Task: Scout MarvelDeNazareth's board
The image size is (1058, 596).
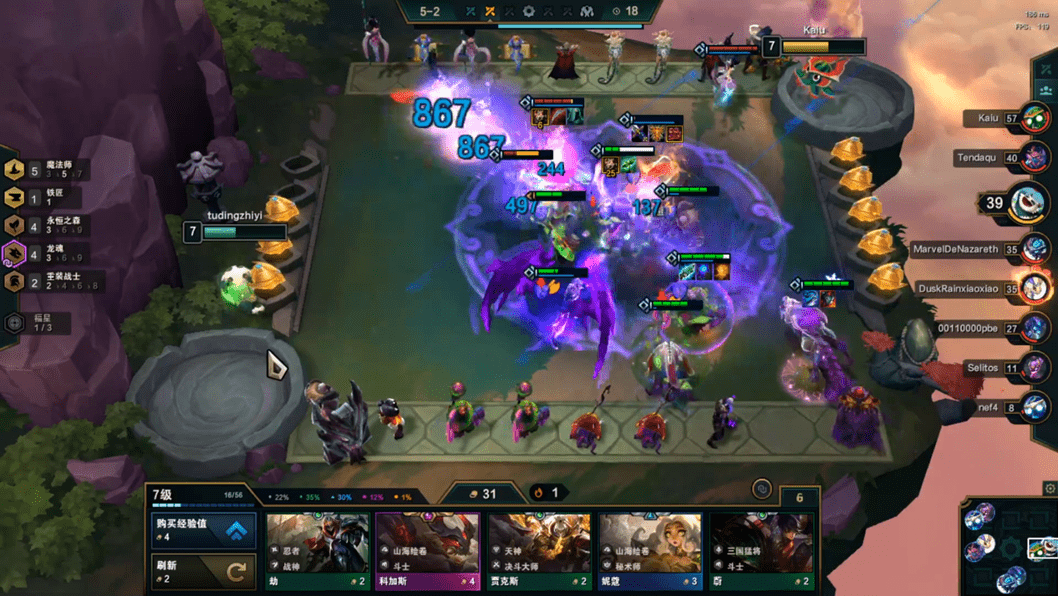Action: point(1035,250)
